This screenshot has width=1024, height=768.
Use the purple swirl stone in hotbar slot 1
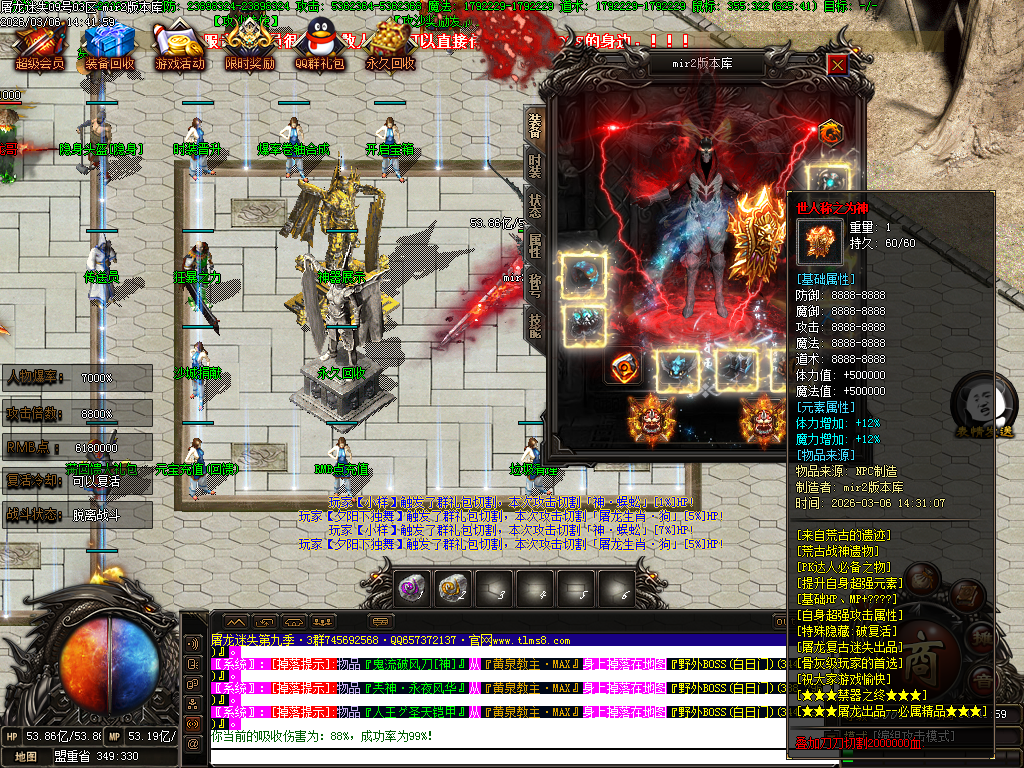(x=412, y=590)
